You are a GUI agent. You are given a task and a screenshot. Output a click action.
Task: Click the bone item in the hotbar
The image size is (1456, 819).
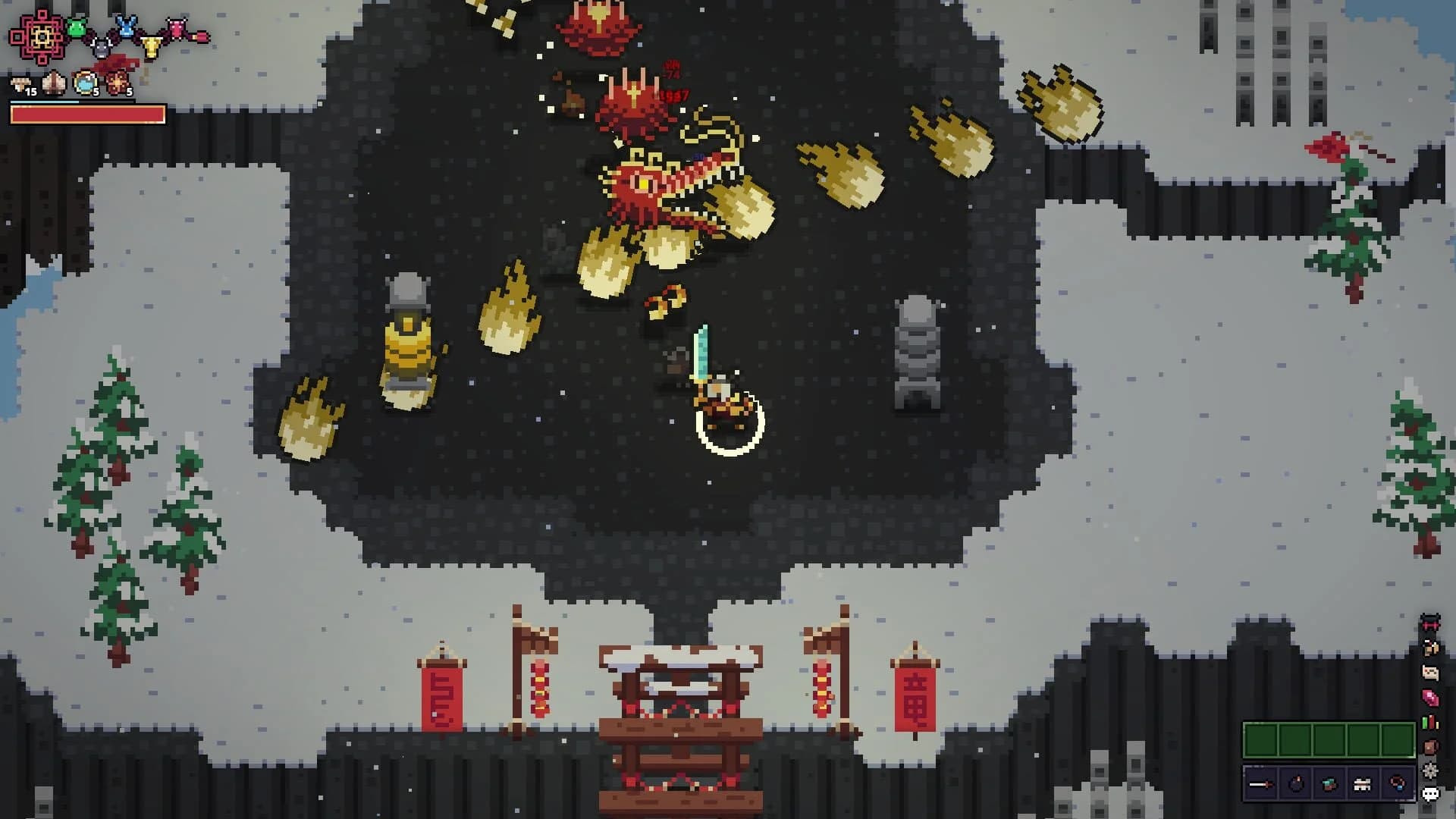(1363, 783)
